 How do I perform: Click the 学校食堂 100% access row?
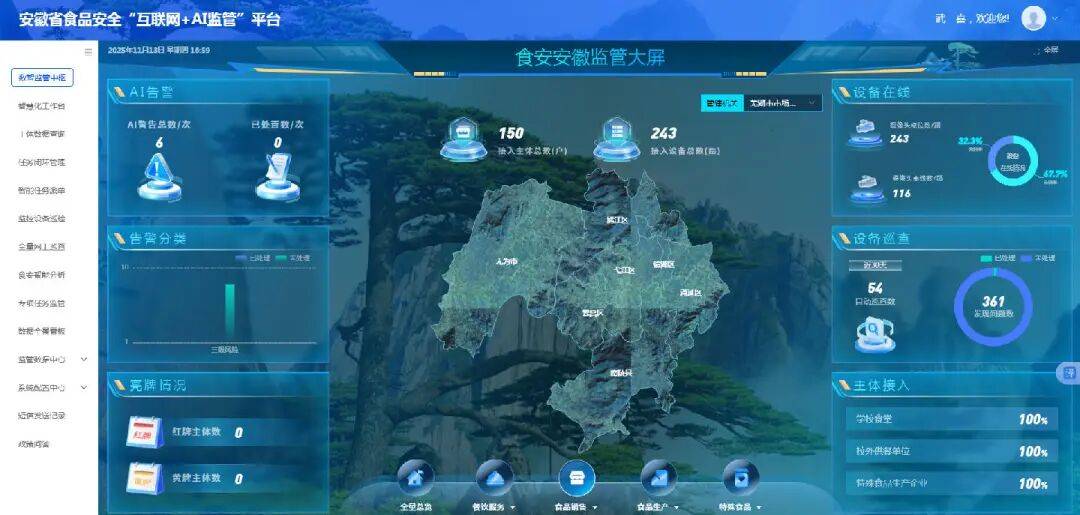coord(944,419)
